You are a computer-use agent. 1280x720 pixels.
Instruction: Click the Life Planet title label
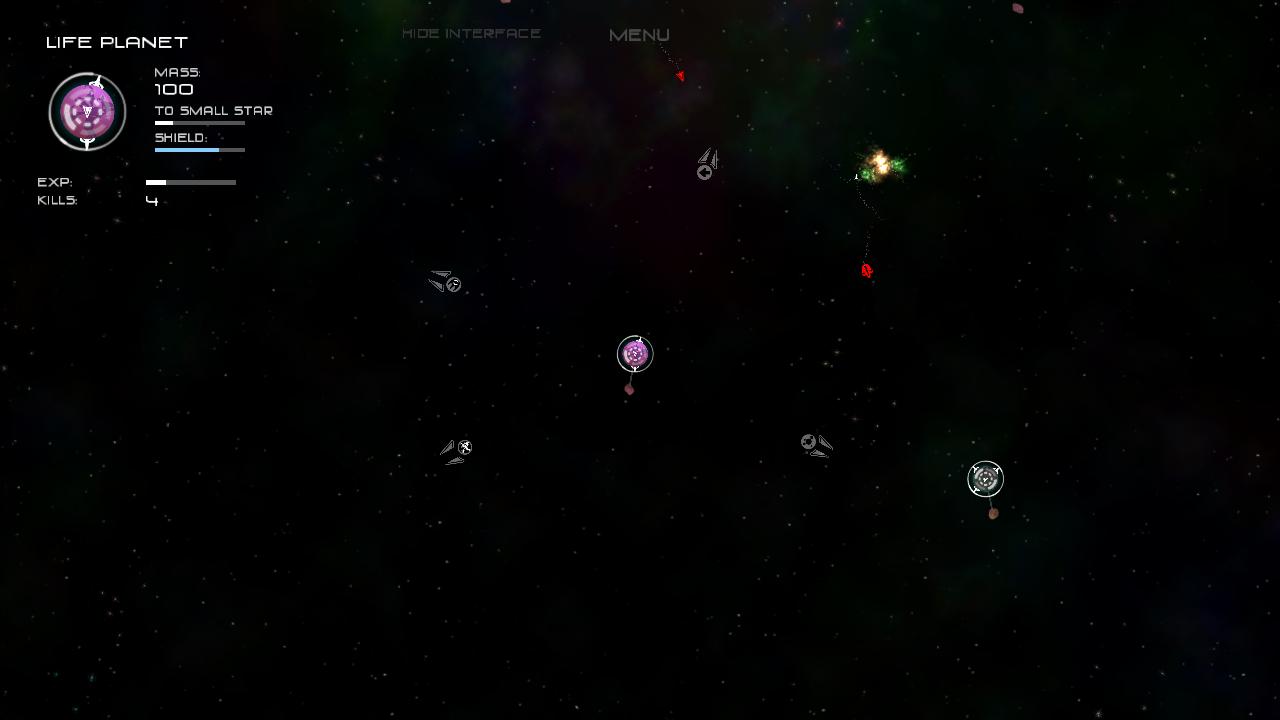[116, 42]
